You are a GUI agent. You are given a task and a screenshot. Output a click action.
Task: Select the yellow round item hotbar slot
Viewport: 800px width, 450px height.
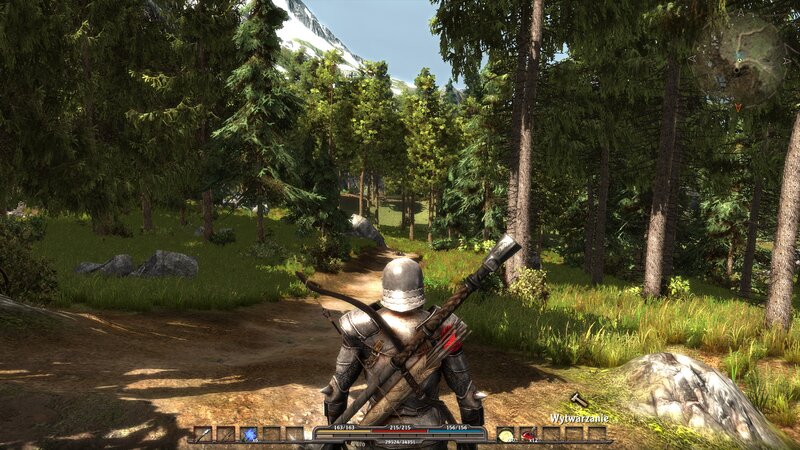pyautogui.click(x=506, y=434)
